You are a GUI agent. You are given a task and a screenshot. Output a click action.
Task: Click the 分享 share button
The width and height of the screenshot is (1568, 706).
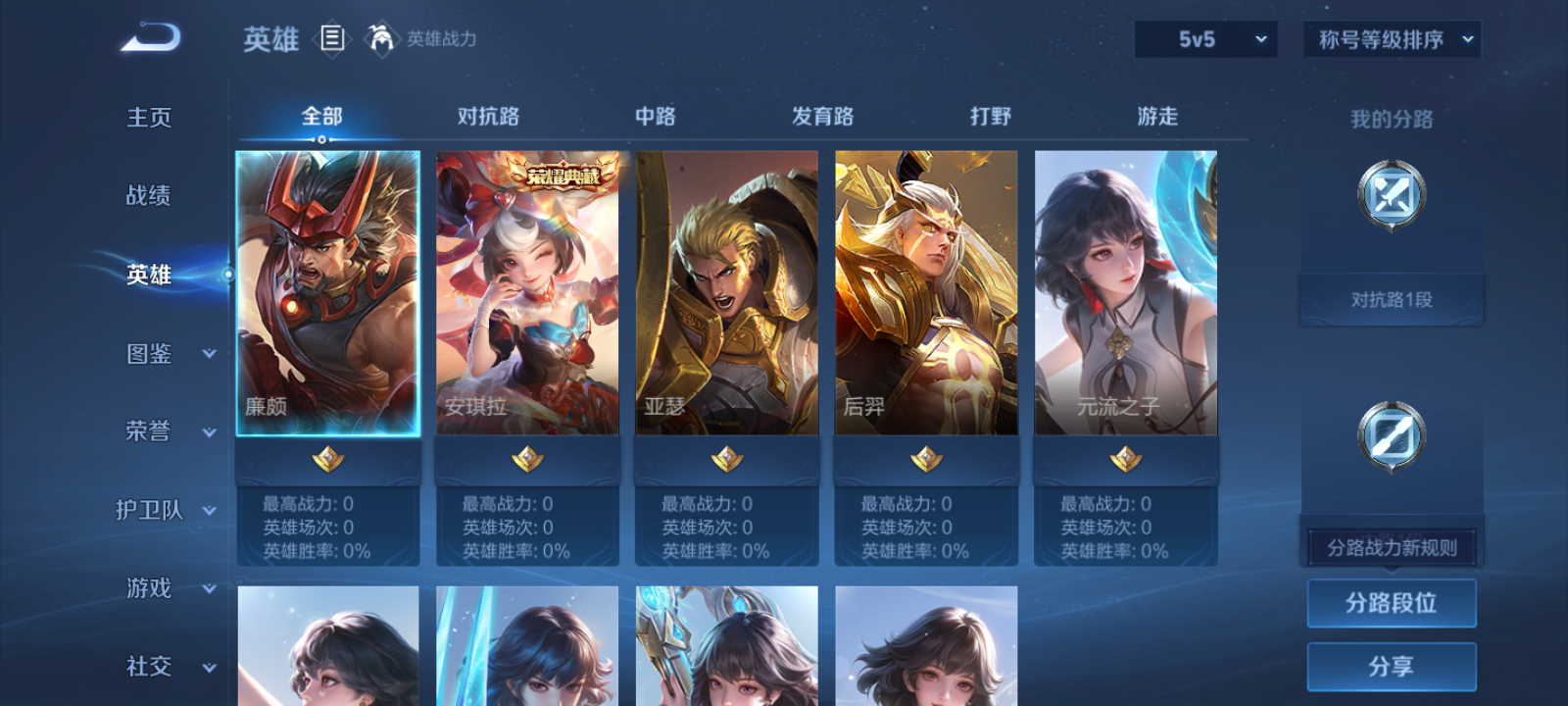1392,665
